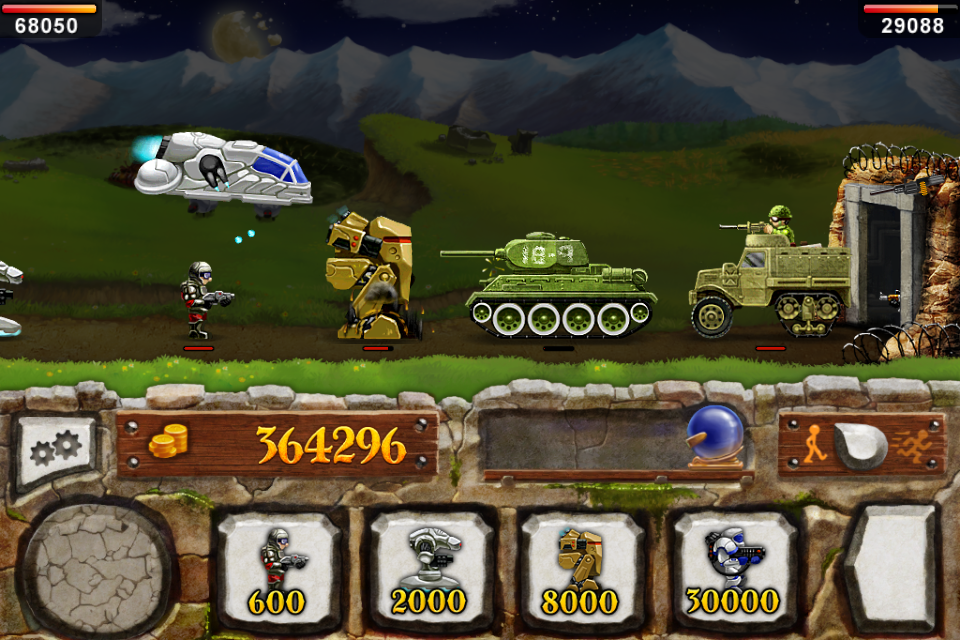Buy the 600-coin rifle soldier unit

click(279, 567)
